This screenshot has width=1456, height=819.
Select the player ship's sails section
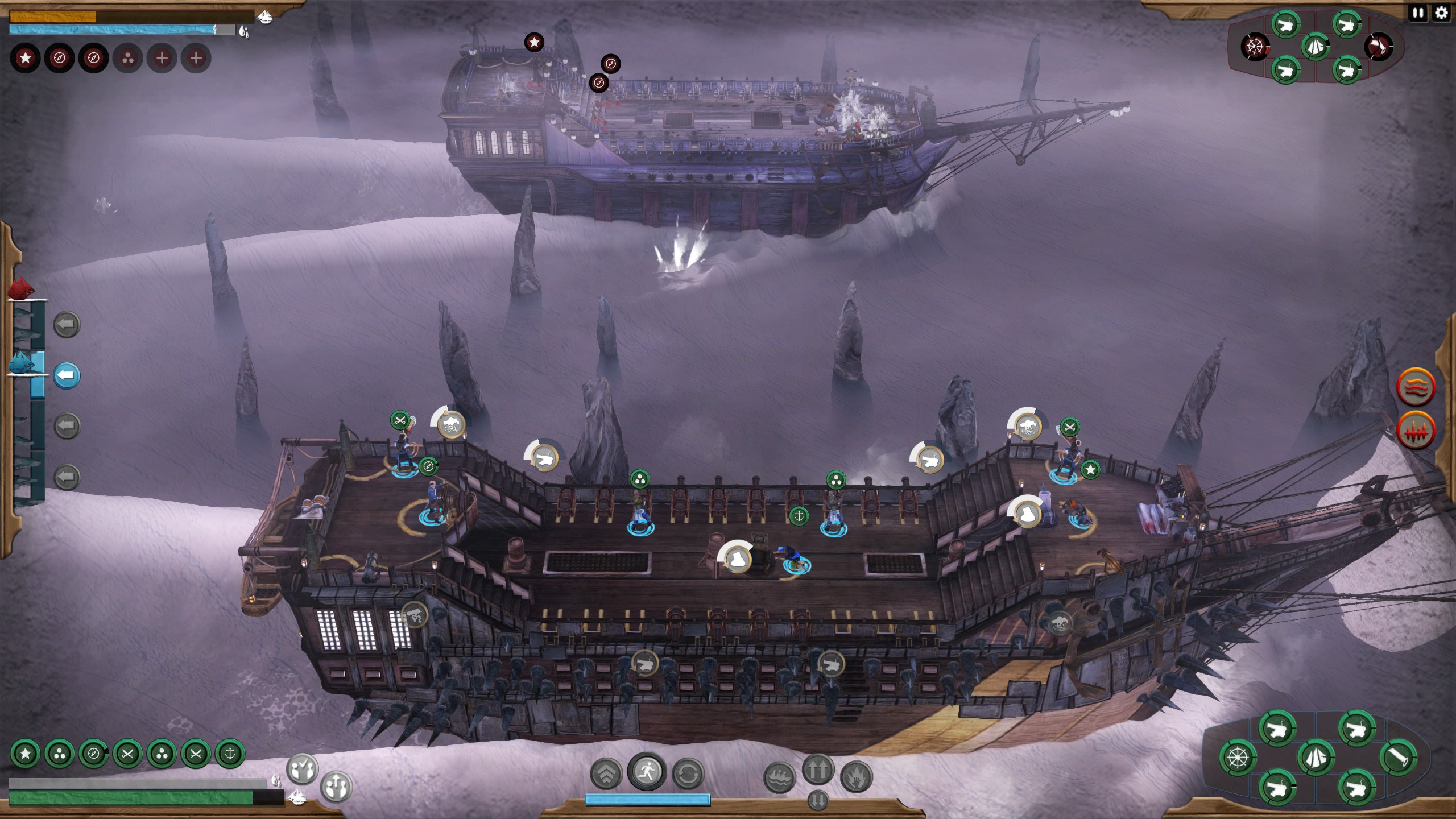pyautogui.click(x=1317, y=757)
